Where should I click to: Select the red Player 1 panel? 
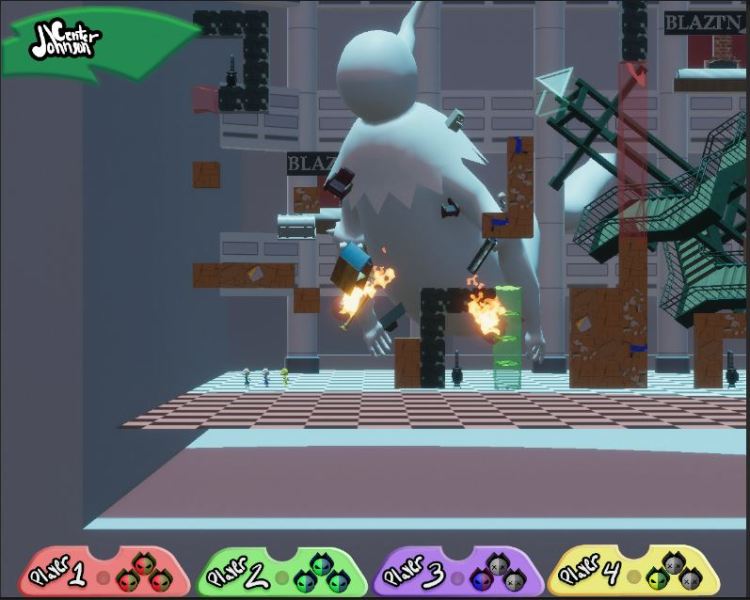click(104, 573)
